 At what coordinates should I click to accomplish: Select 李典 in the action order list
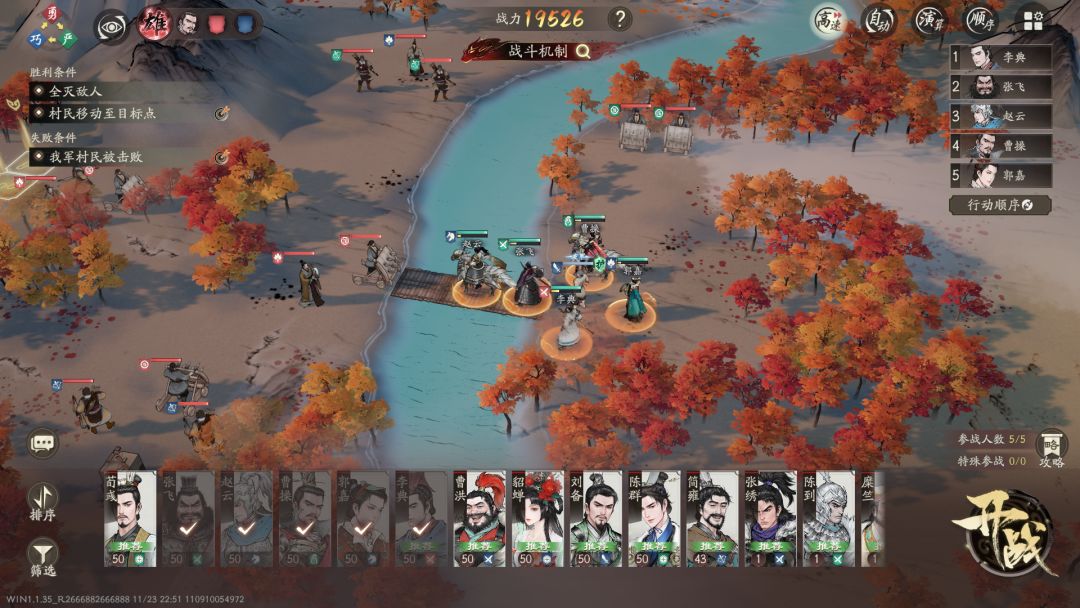999,58
